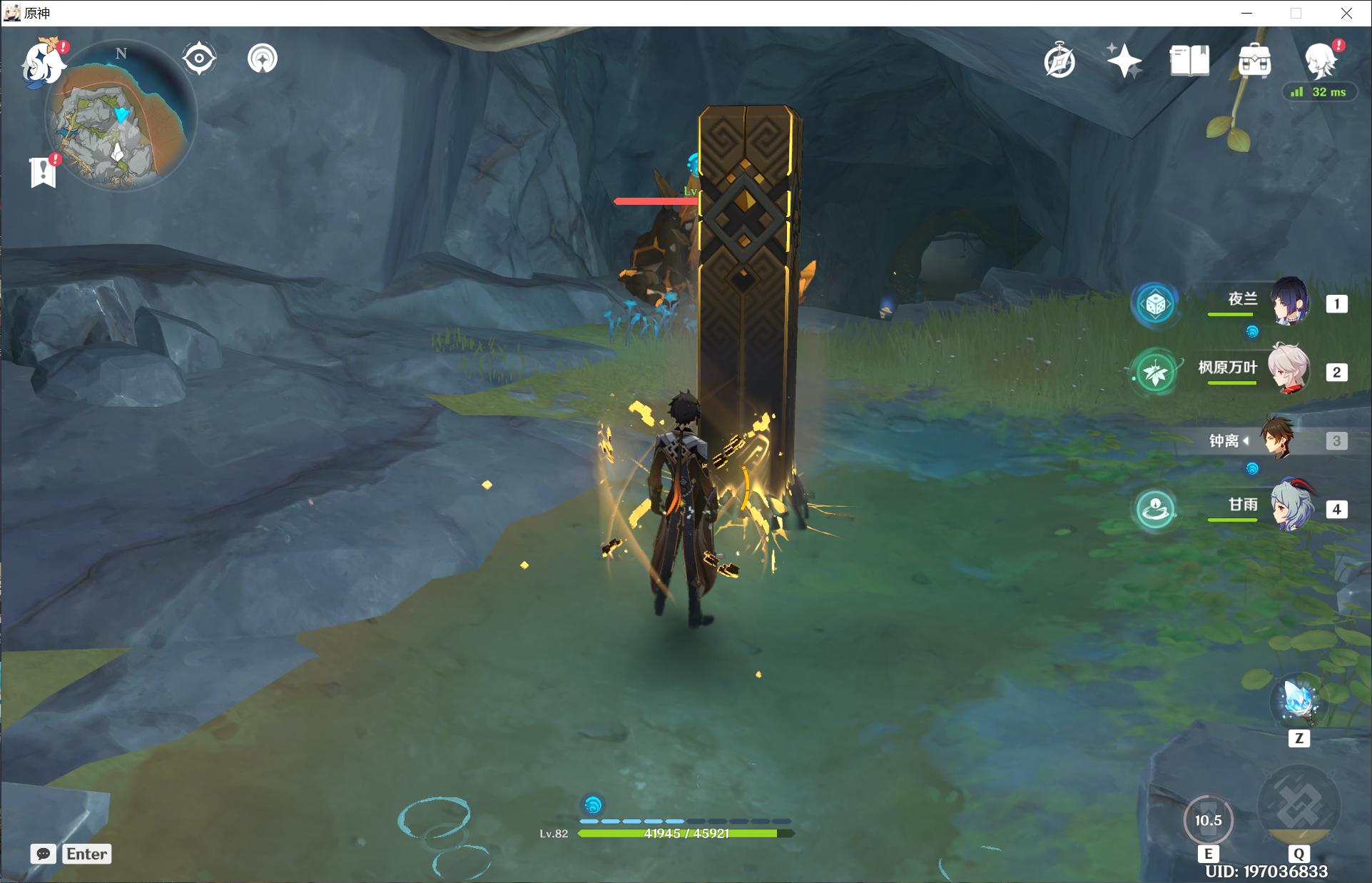Click the quest navigation eye icon
This screenshot has height=883, width=1372.
199,59
